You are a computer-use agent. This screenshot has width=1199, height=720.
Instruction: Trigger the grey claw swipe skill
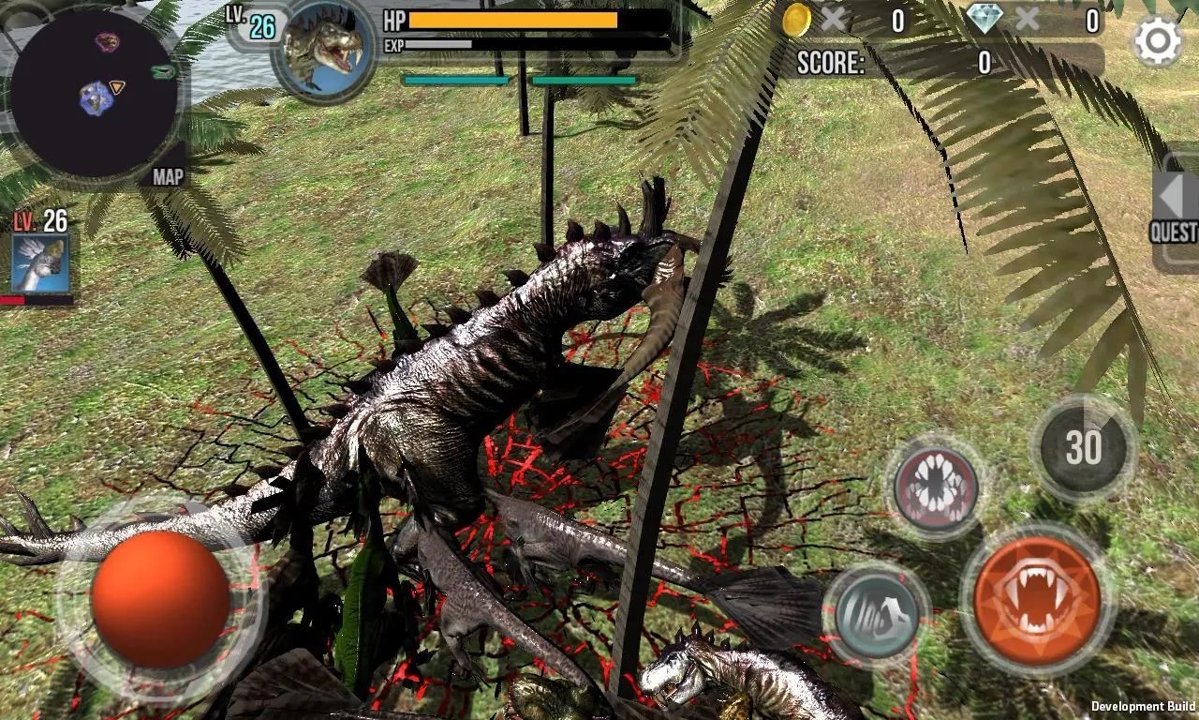(x=875, y=613)
